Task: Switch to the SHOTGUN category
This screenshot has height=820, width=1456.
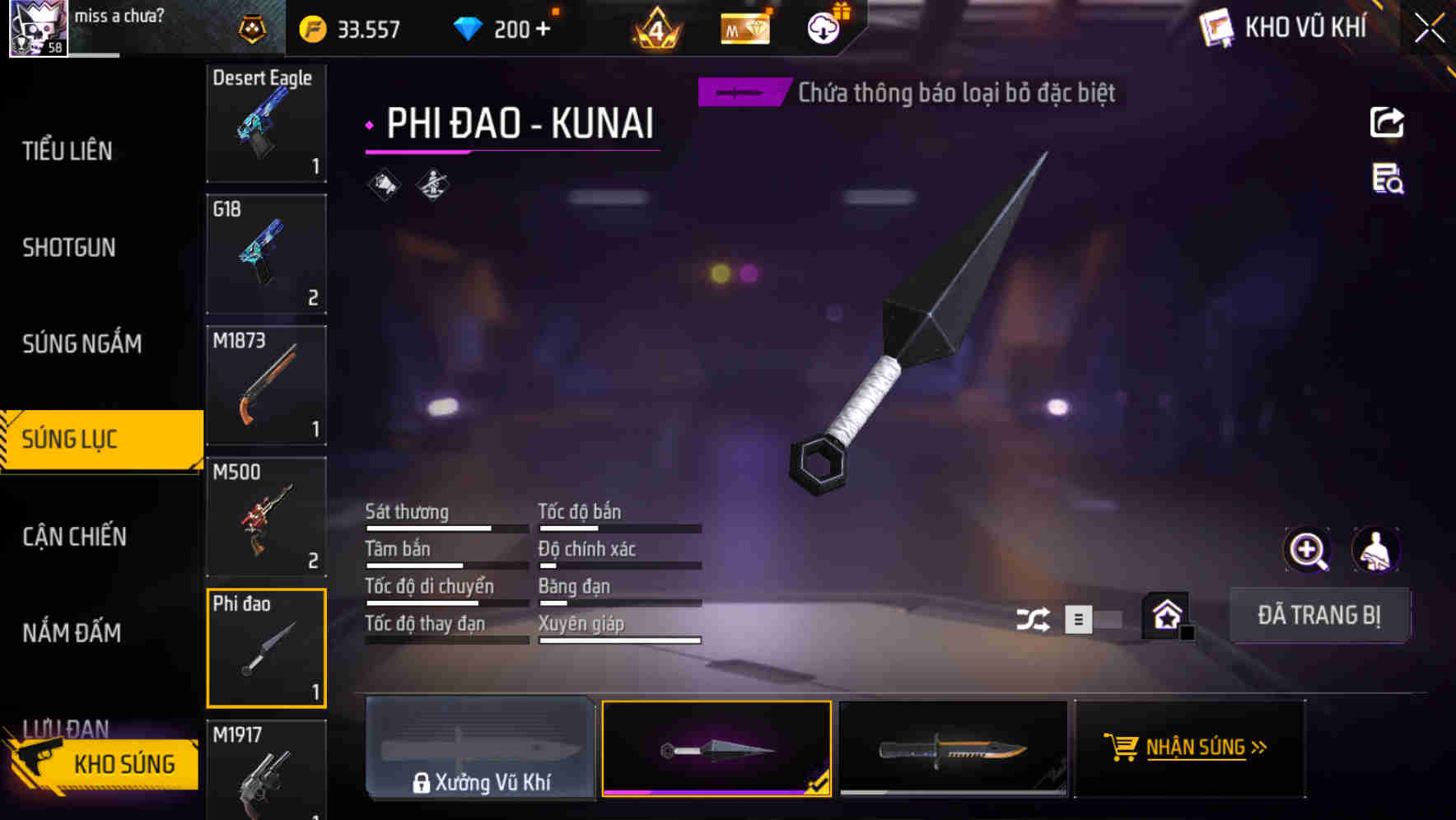Action: coord(68,247)
